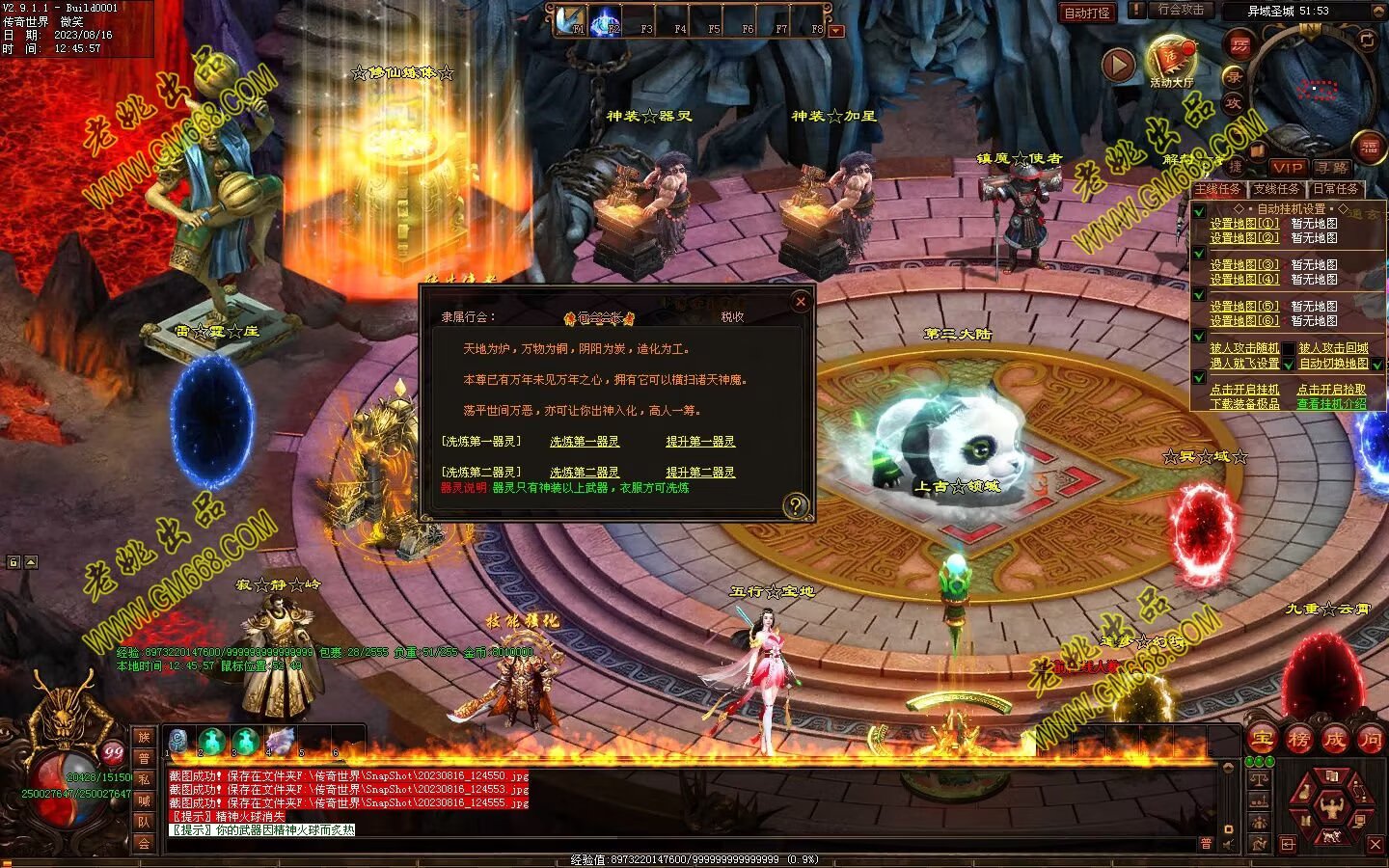Switch to the 日常任务 tab
The height and width of the screenshot is (868, 1389).
tap(1335, 189)
